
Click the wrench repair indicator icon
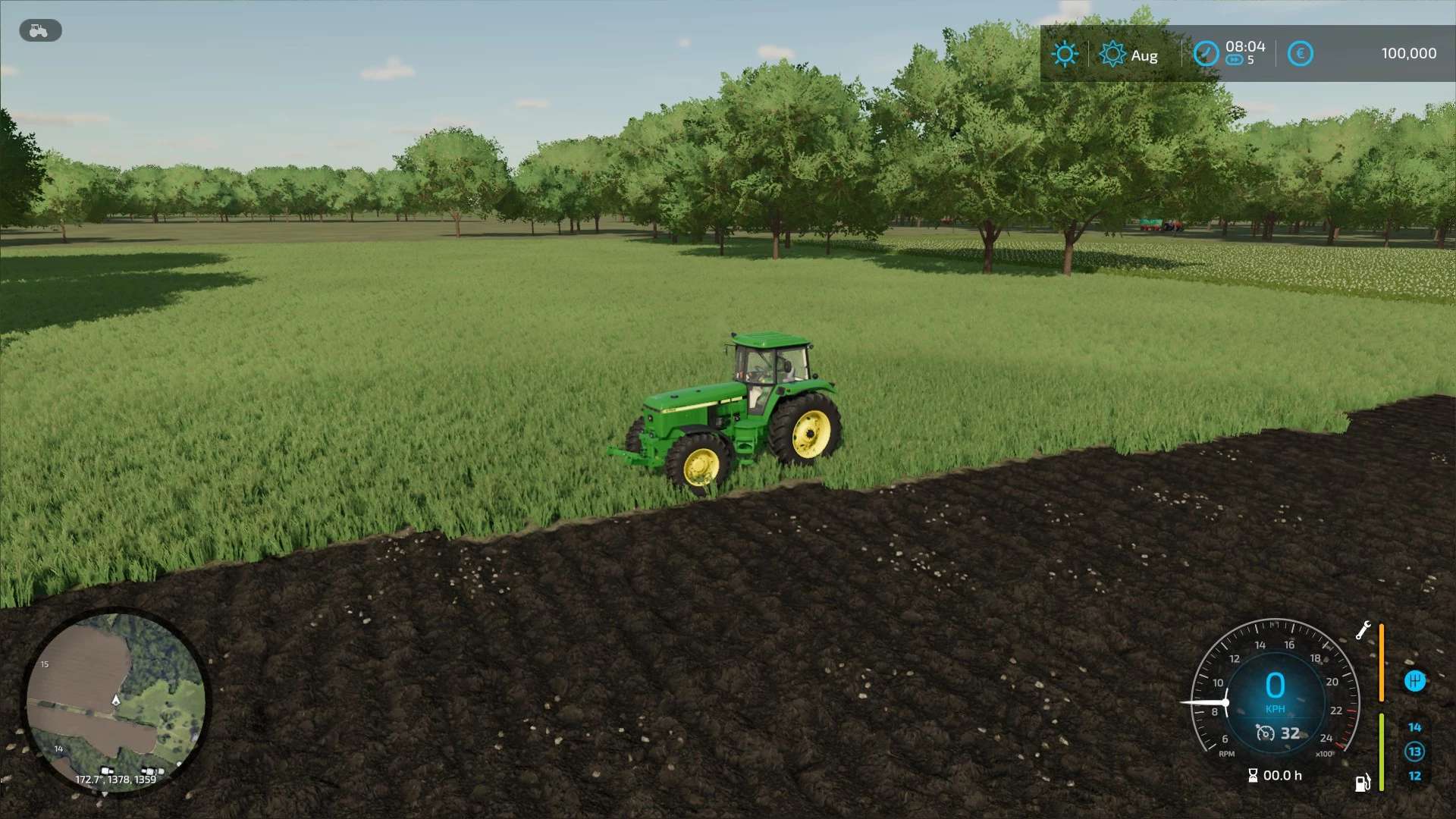click(1363, 630)
